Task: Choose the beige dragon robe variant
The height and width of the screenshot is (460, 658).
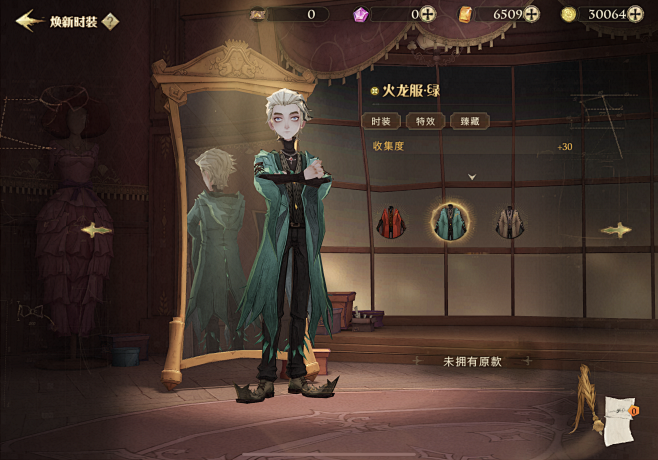Action: pyautogui.click(x=510, y=221)
